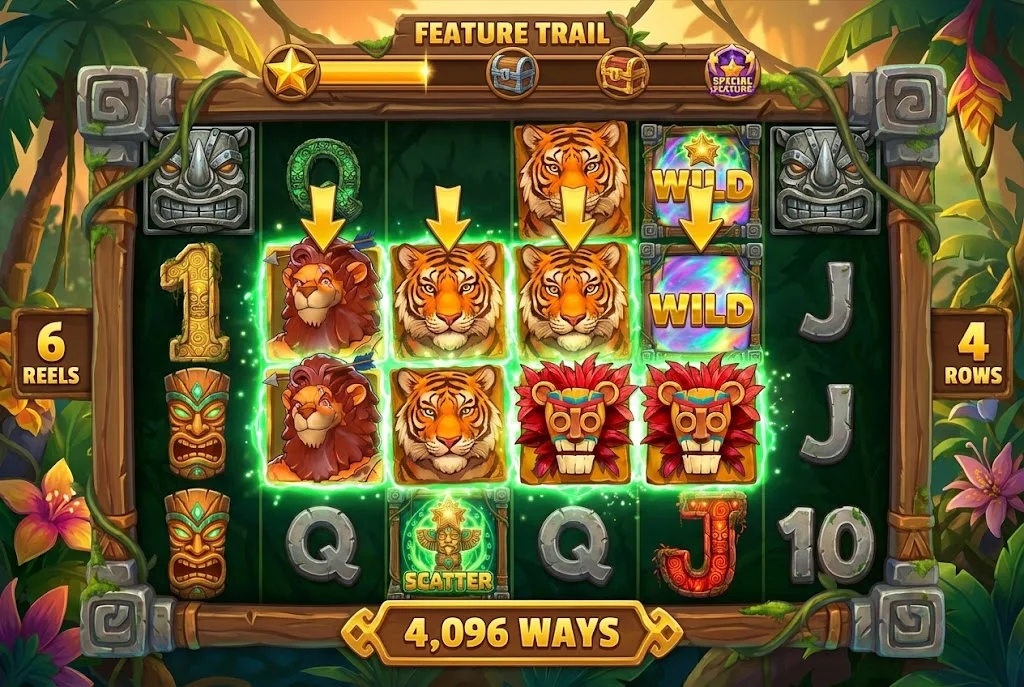Open the Special Feature badge
Image resolution: width=1024 pixels, height=687 pixels.
point(732,73)
